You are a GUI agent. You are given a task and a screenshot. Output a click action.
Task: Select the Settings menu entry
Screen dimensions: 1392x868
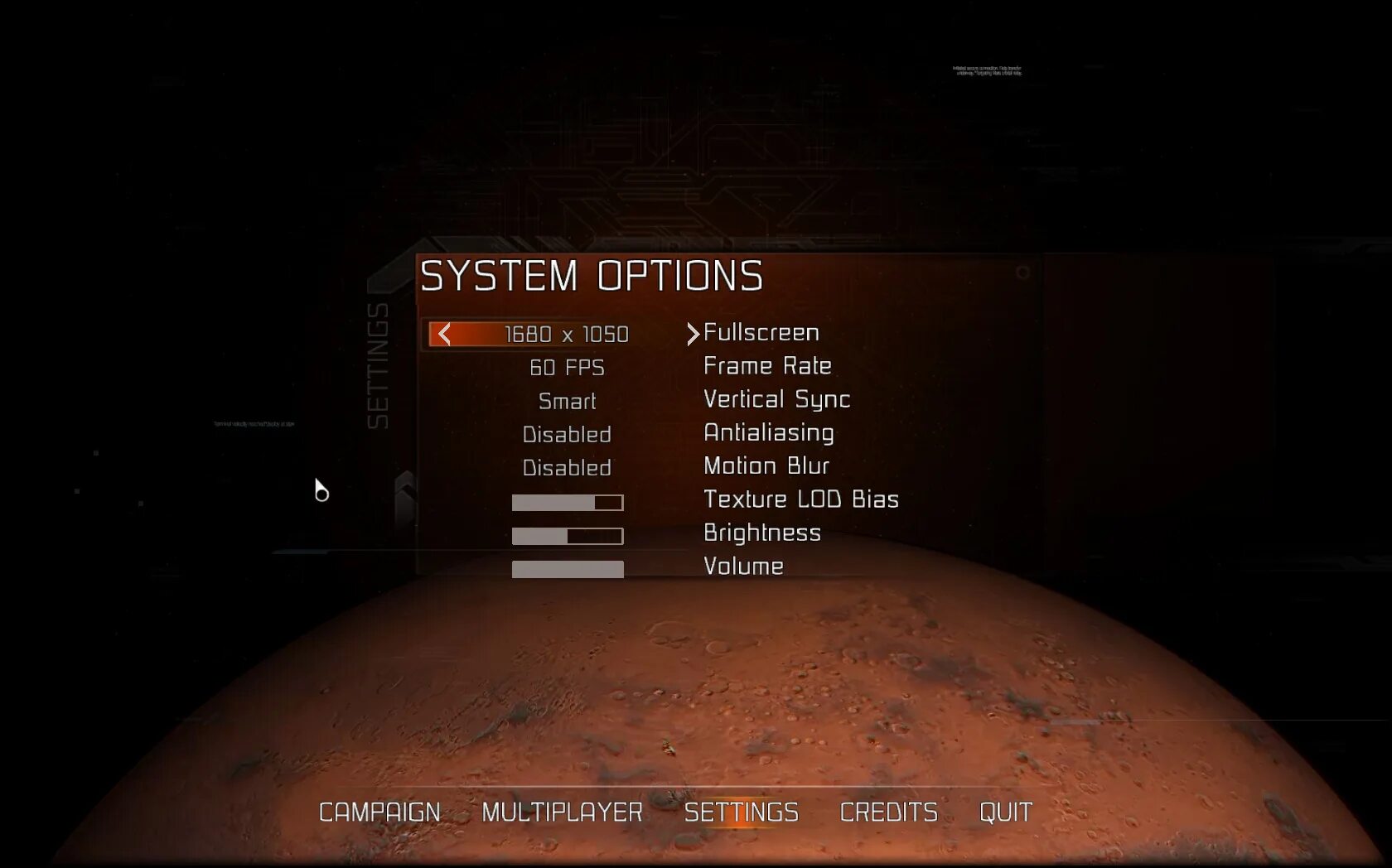[x=741, y=813]
